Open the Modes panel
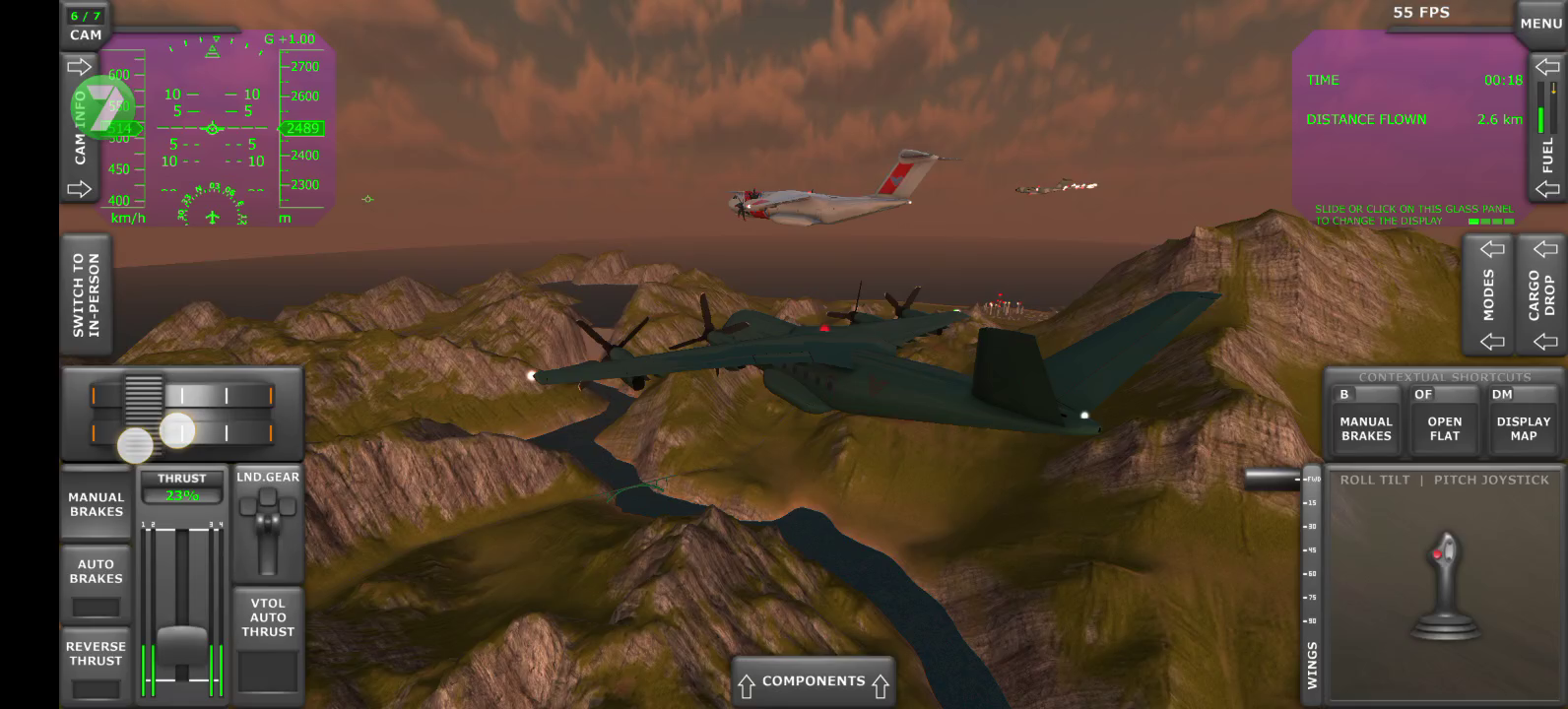This screenshot has height=709, width=1568. 1489,294
